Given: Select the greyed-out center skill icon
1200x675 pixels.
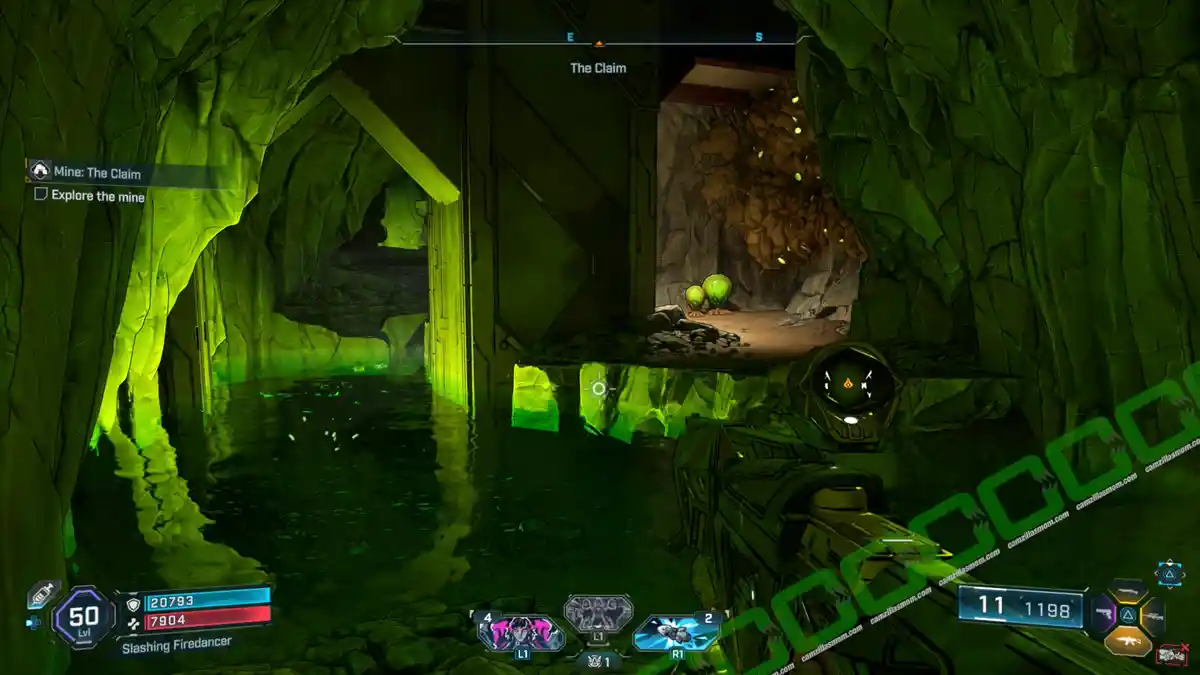Looking at the screenshot, I should (598, 614).
